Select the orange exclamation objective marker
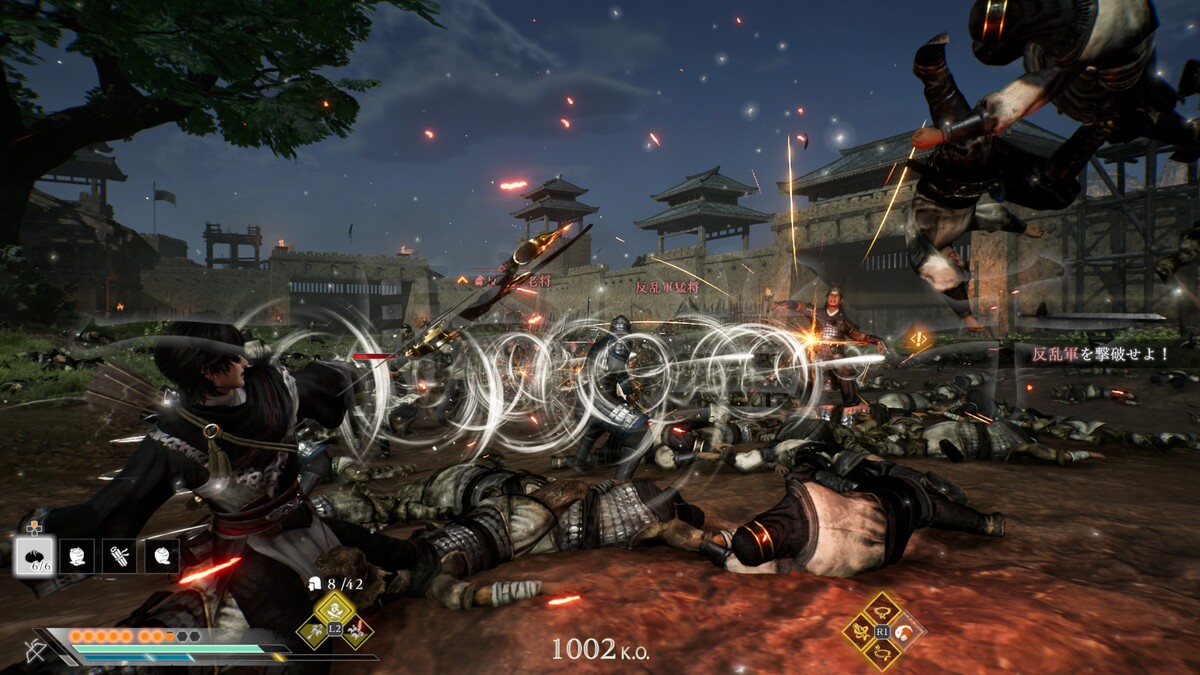The image size is (1200, 675). pos(918,340)
